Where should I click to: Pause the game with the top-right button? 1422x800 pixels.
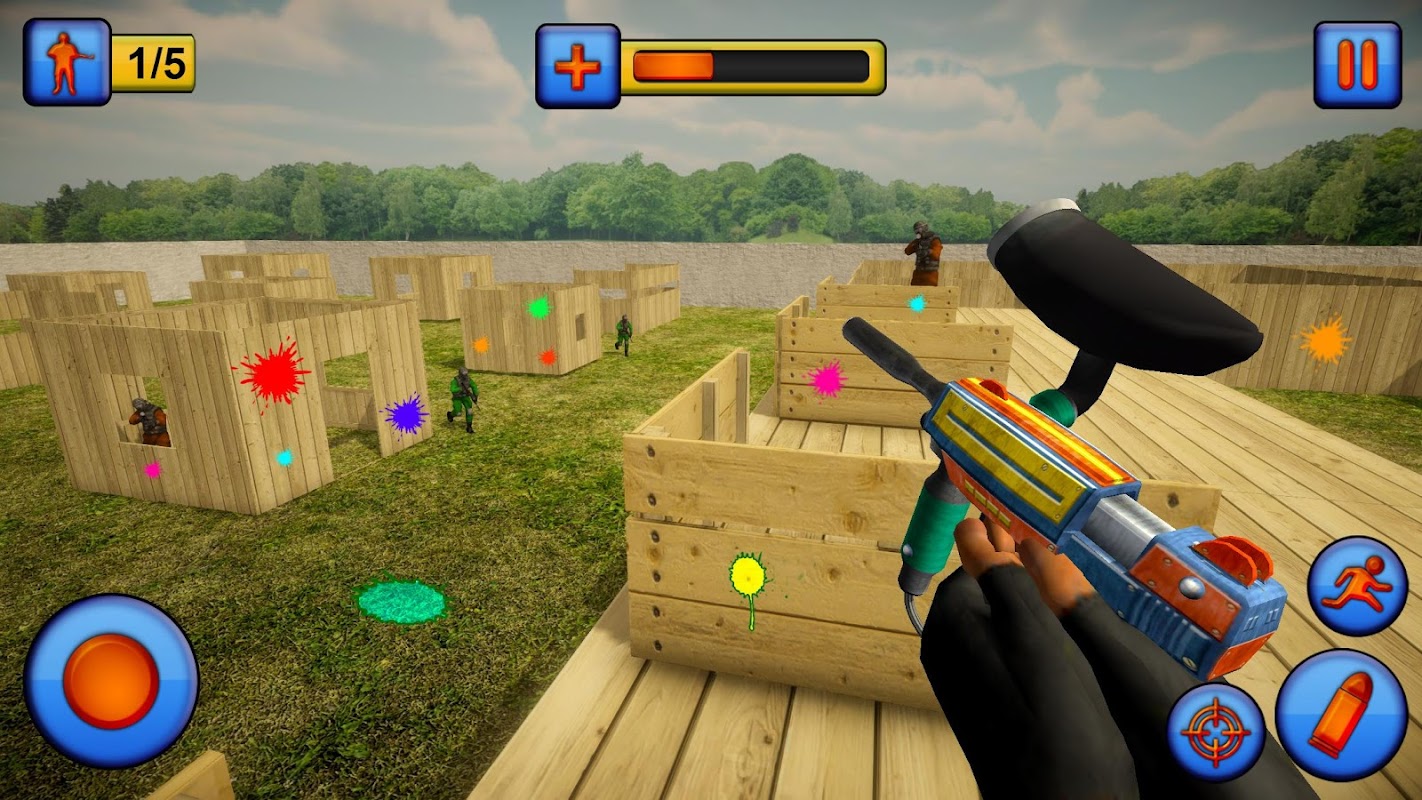point(1357,65)
